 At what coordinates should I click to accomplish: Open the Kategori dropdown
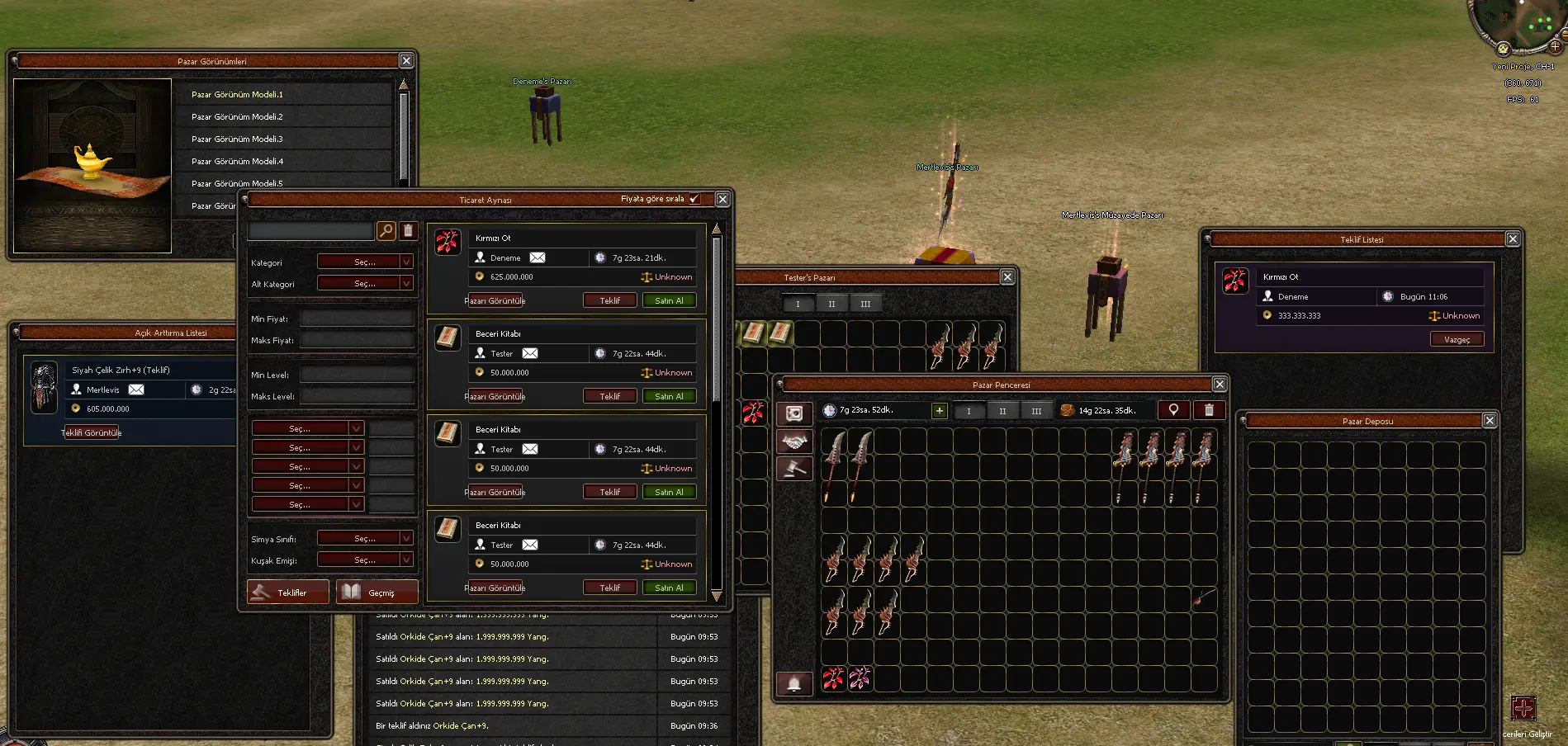(x=365, y=262)
